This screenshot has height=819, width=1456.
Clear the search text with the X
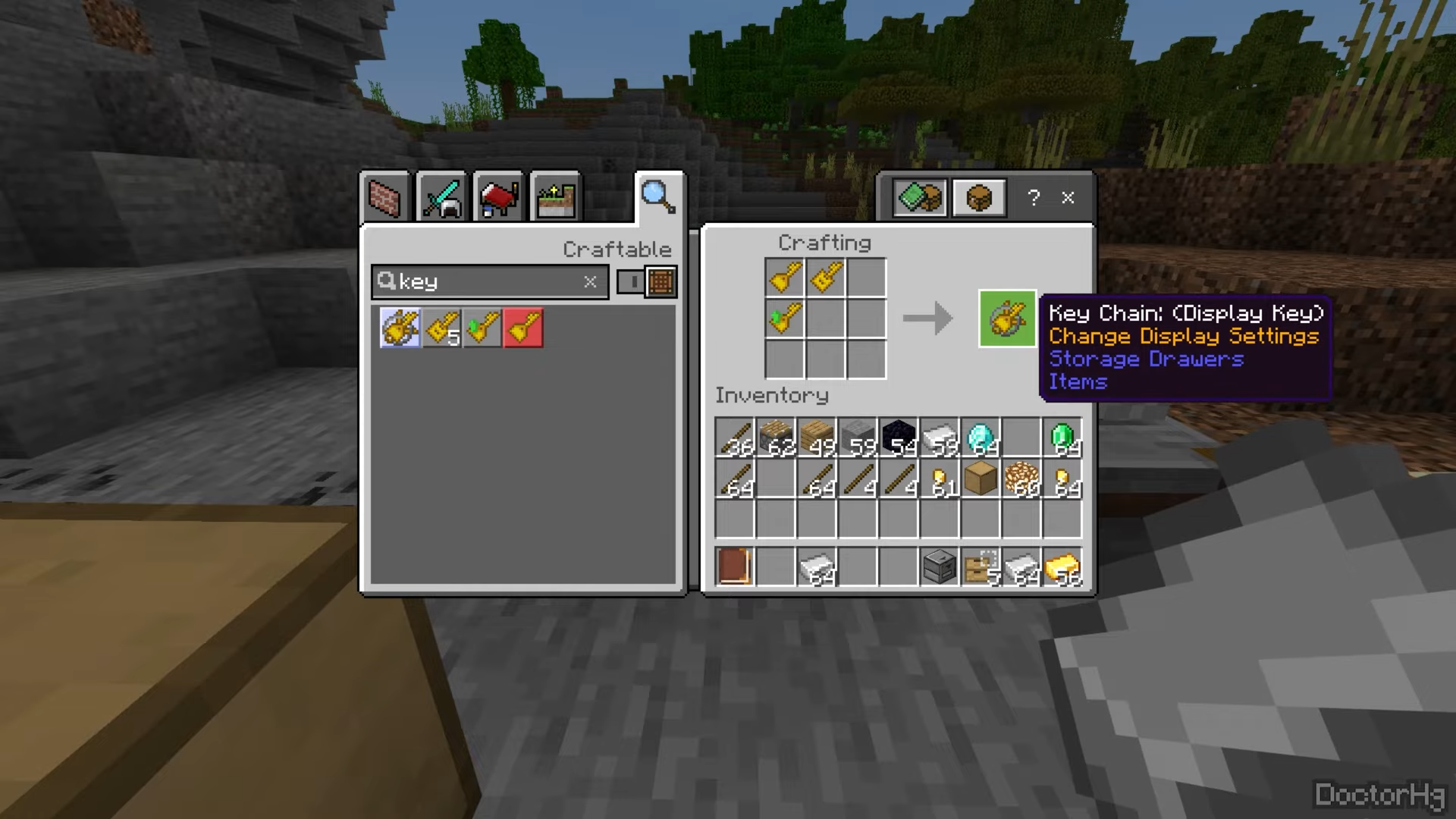pyautogui.click(x=590, y=282)
